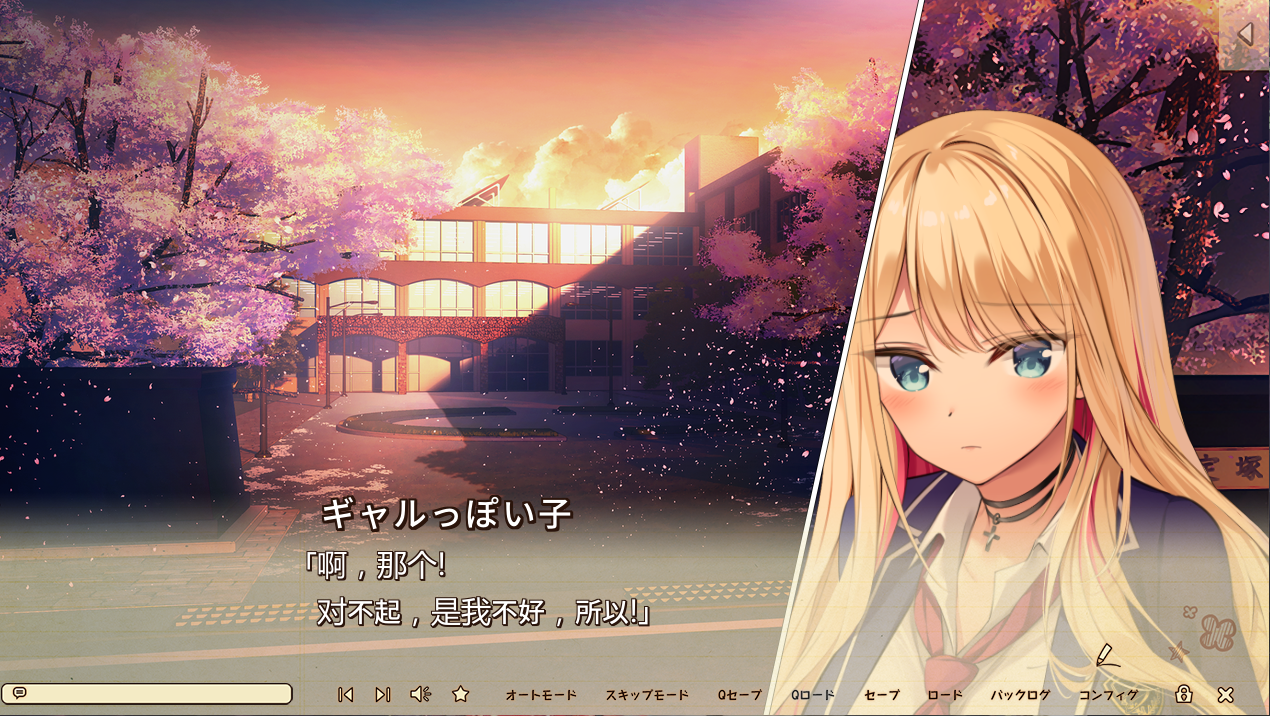Image resolution: width=1270 pixels, height=716 pixels.
Task: Jump back to the previous line
Action: 345,694
